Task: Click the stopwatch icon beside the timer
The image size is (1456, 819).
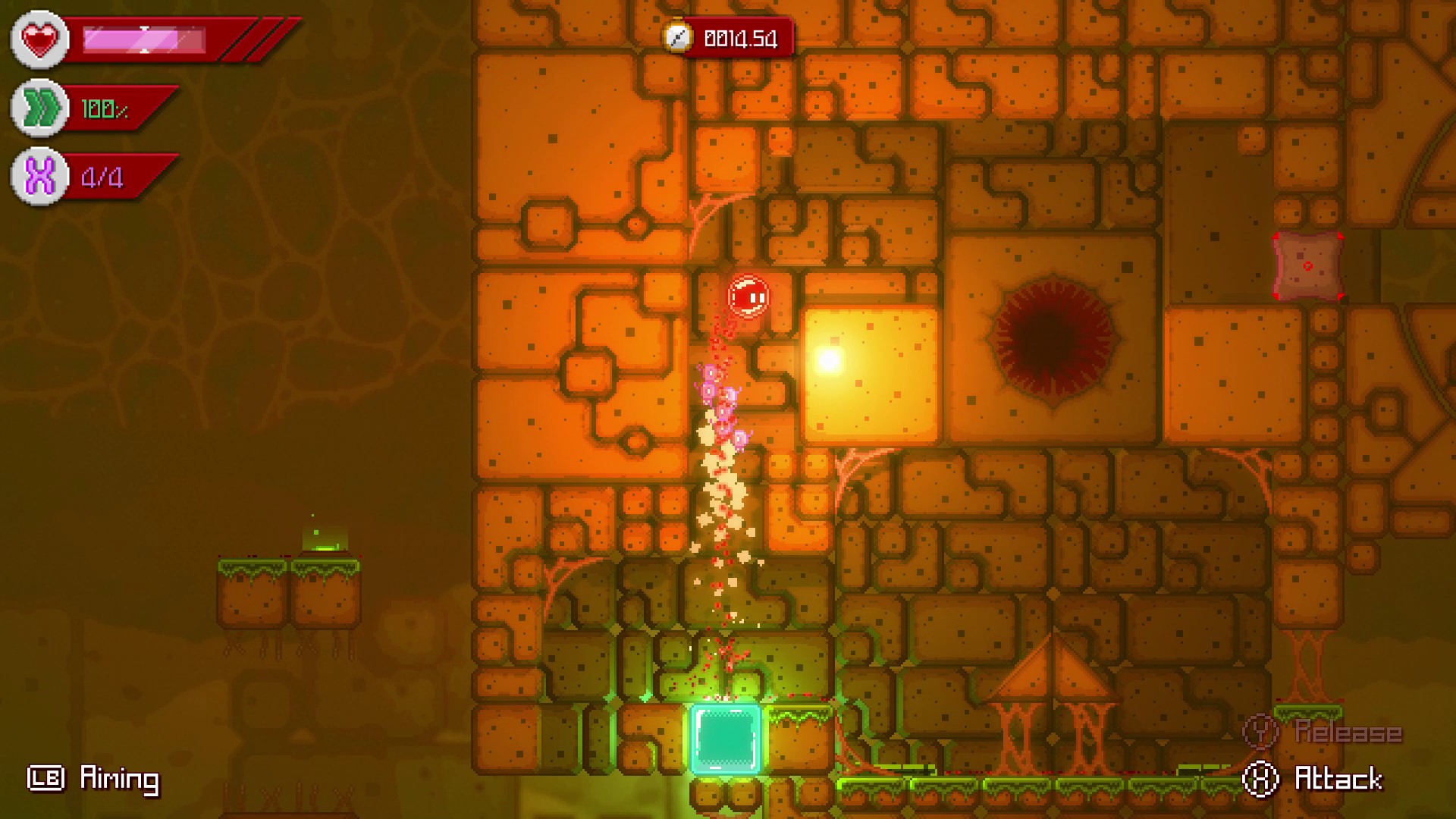Action: pyautogui.click(x=677, y=37)
